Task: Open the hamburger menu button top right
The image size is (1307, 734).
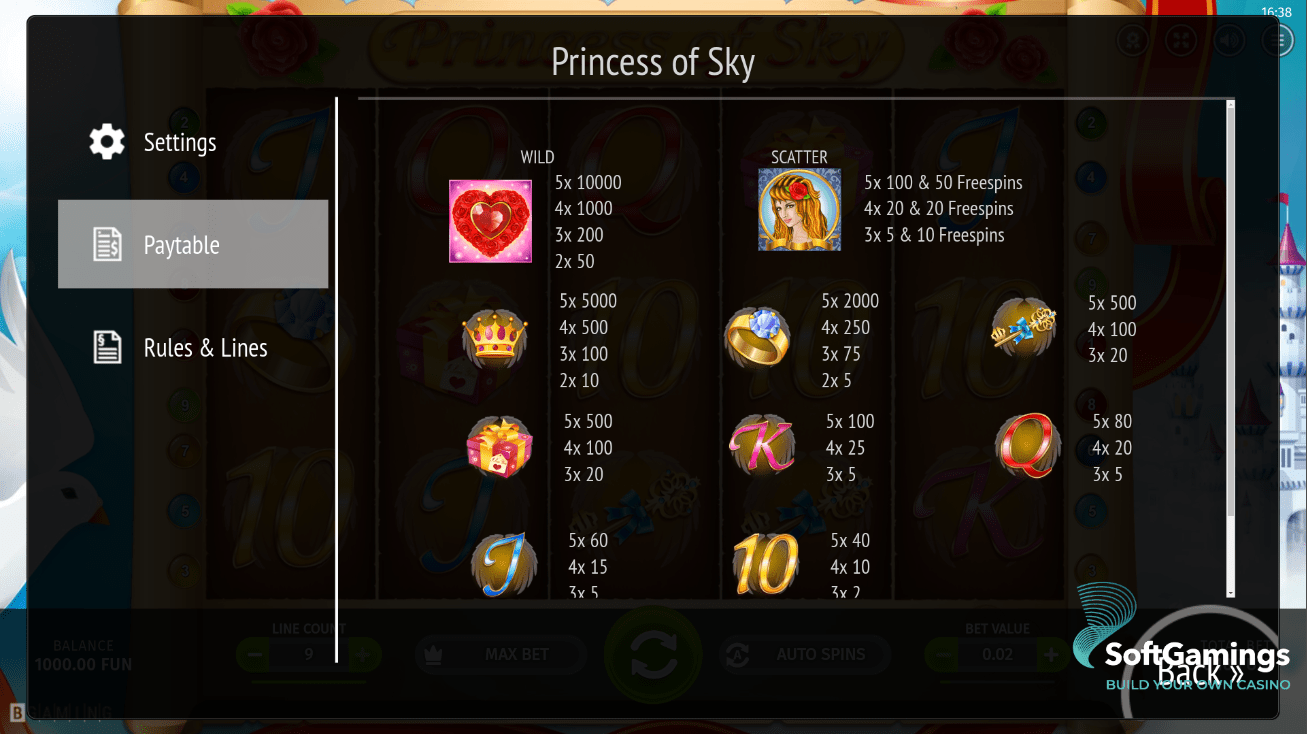Action: tap(1276, 40)
